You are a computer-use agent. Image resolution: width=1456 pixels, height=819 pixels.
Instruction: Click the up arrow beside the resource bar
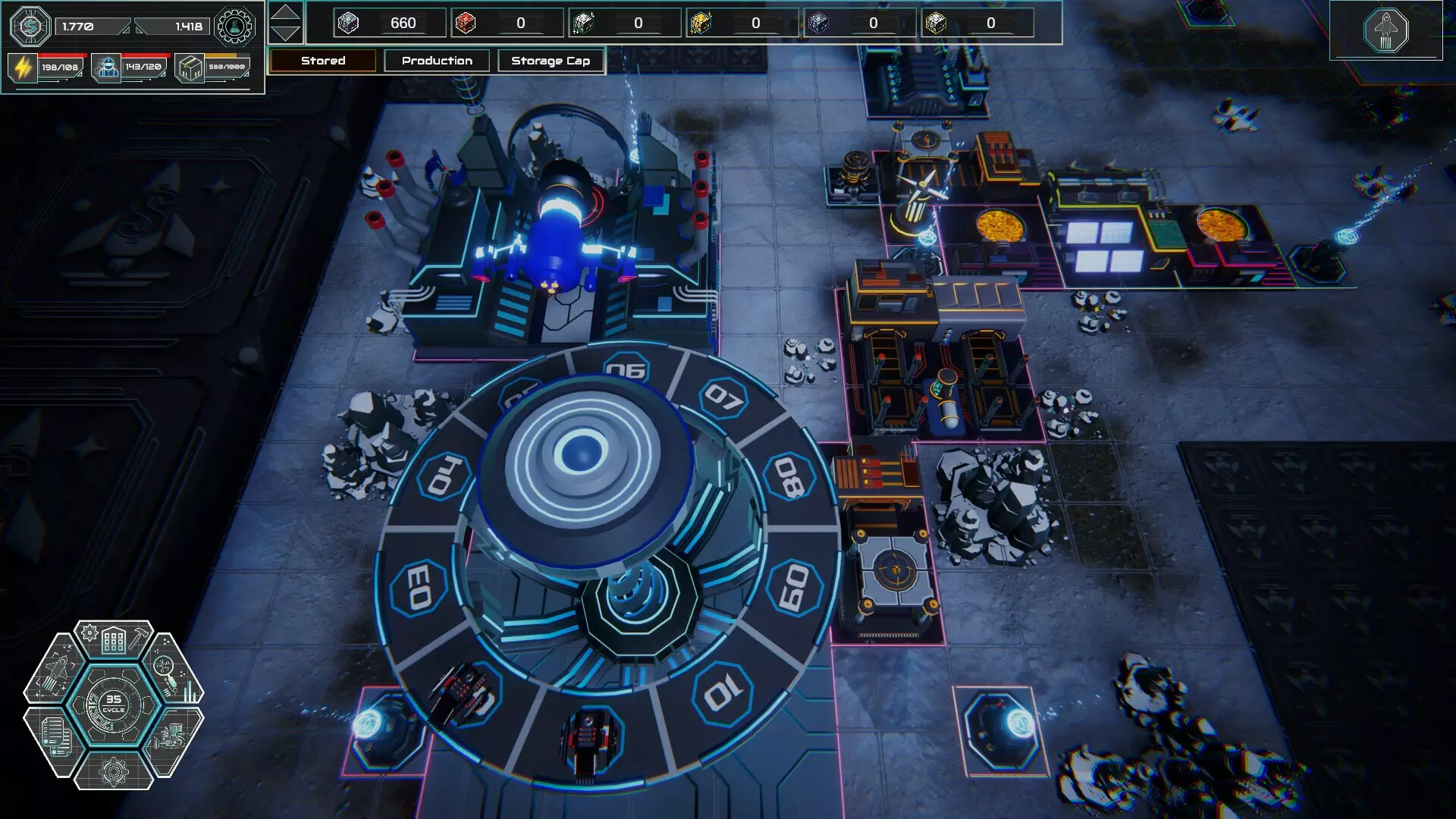click(x=285, y=12)
